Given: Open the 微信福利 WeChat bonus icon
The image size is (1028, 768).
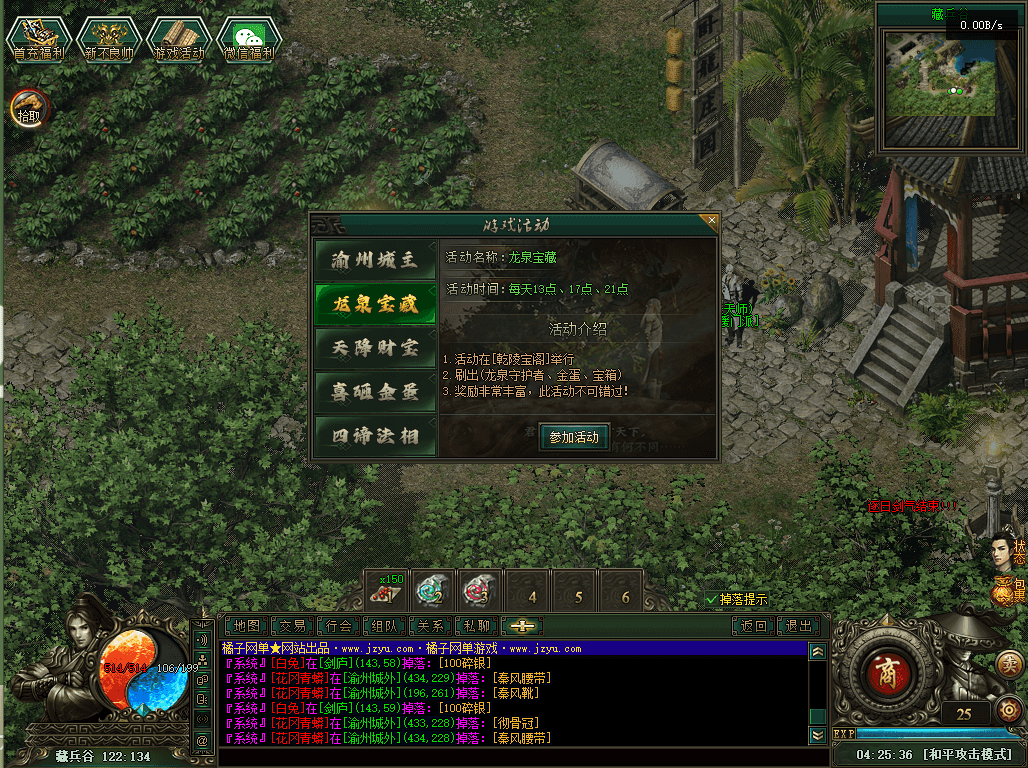Looking at the screenshot, I should 249,39.
